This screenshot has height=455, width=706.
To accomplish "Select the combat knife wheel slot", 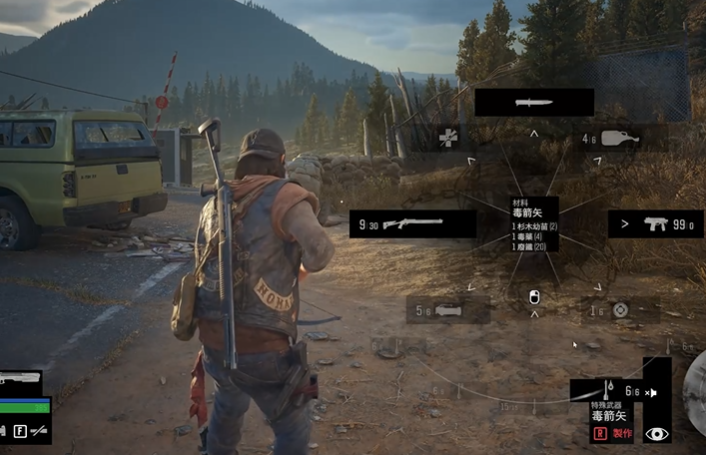I will tap(534, 102).
